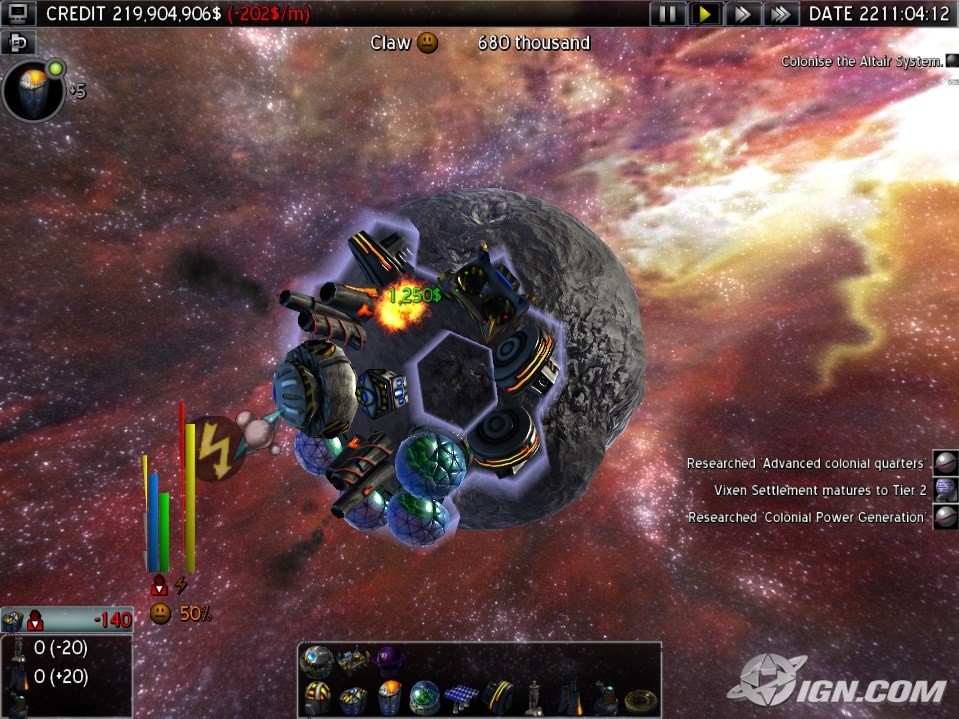Image resolution: width=959 pixels, height=719 pixels.
Task: Open the Colonial Power Generation research notification
Action: click(945, 517)
